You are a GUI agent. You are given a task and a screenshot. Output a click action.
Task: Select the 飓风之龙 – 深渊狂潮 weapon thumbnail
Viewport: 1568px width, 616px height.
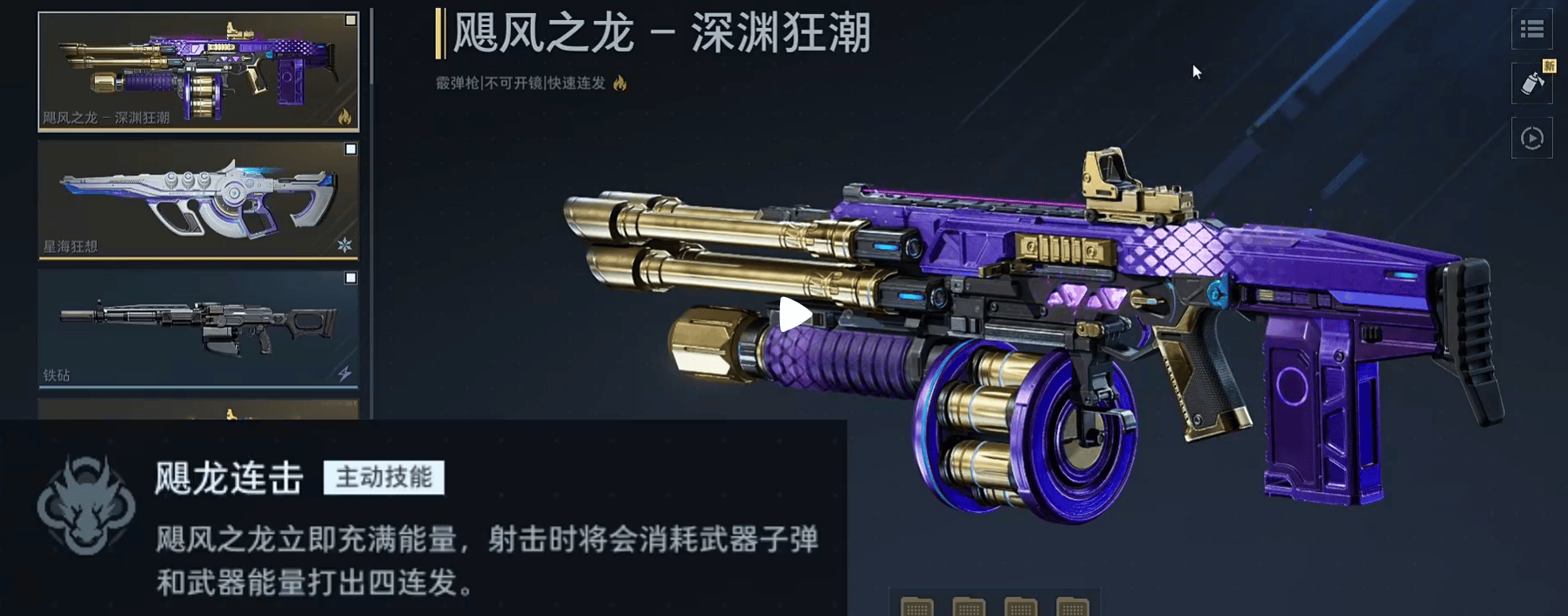tap(197, 71)
